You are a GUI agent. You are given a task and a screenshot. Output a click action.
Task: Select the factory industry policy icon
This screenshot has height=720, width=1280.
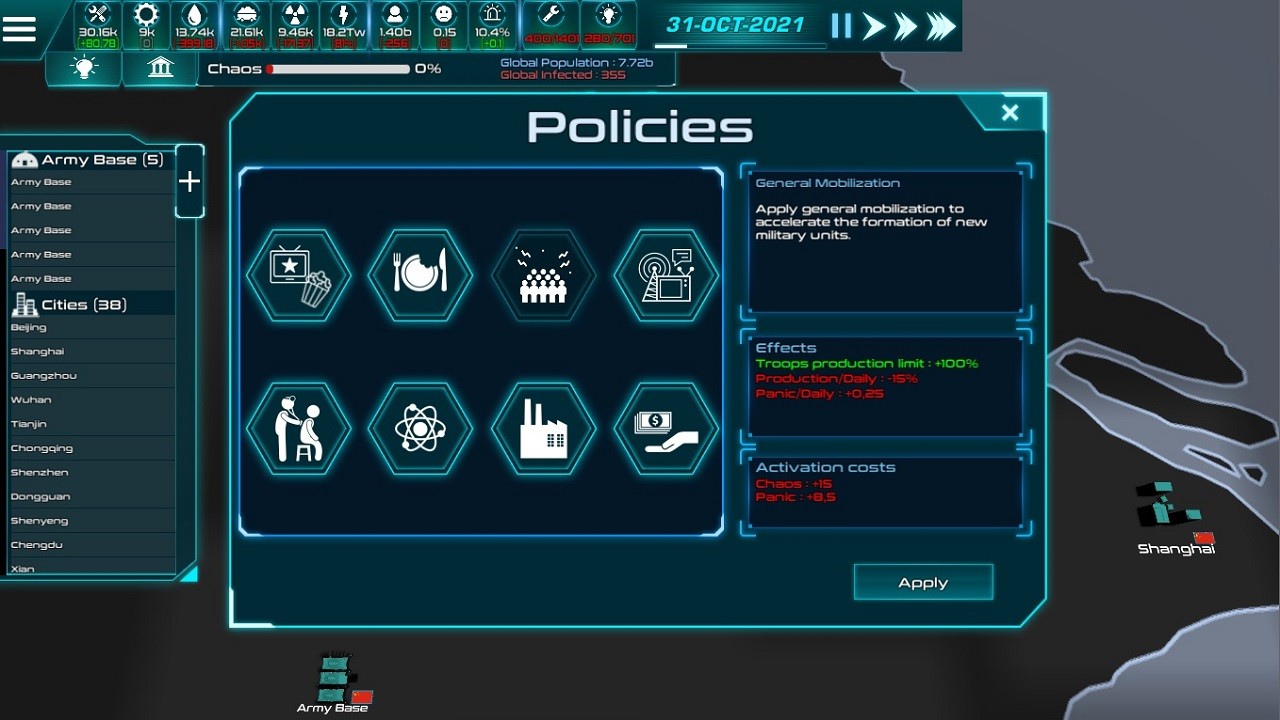click(543, 428)
